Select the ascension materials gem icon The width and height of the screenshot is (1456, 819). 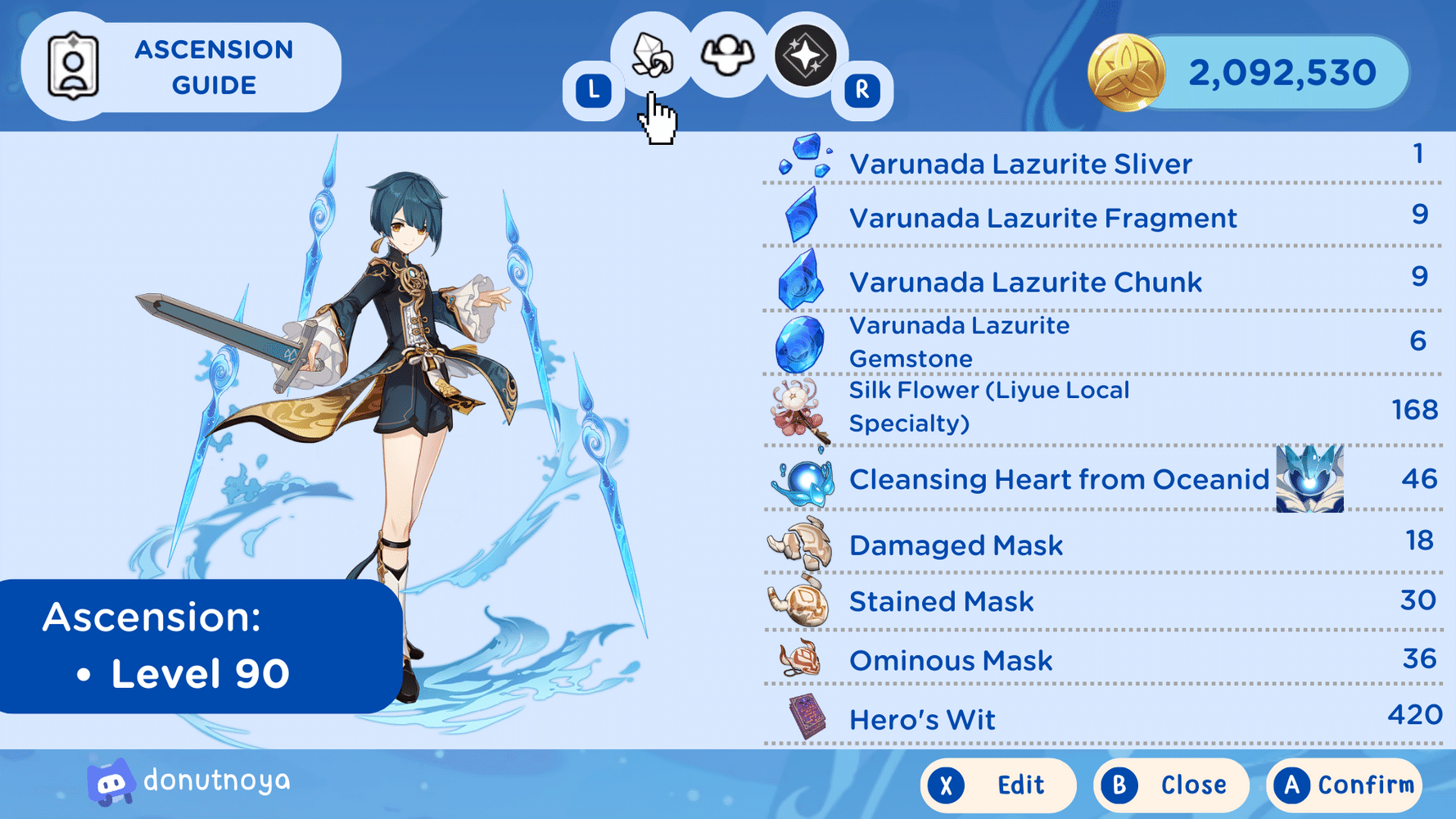651,56
